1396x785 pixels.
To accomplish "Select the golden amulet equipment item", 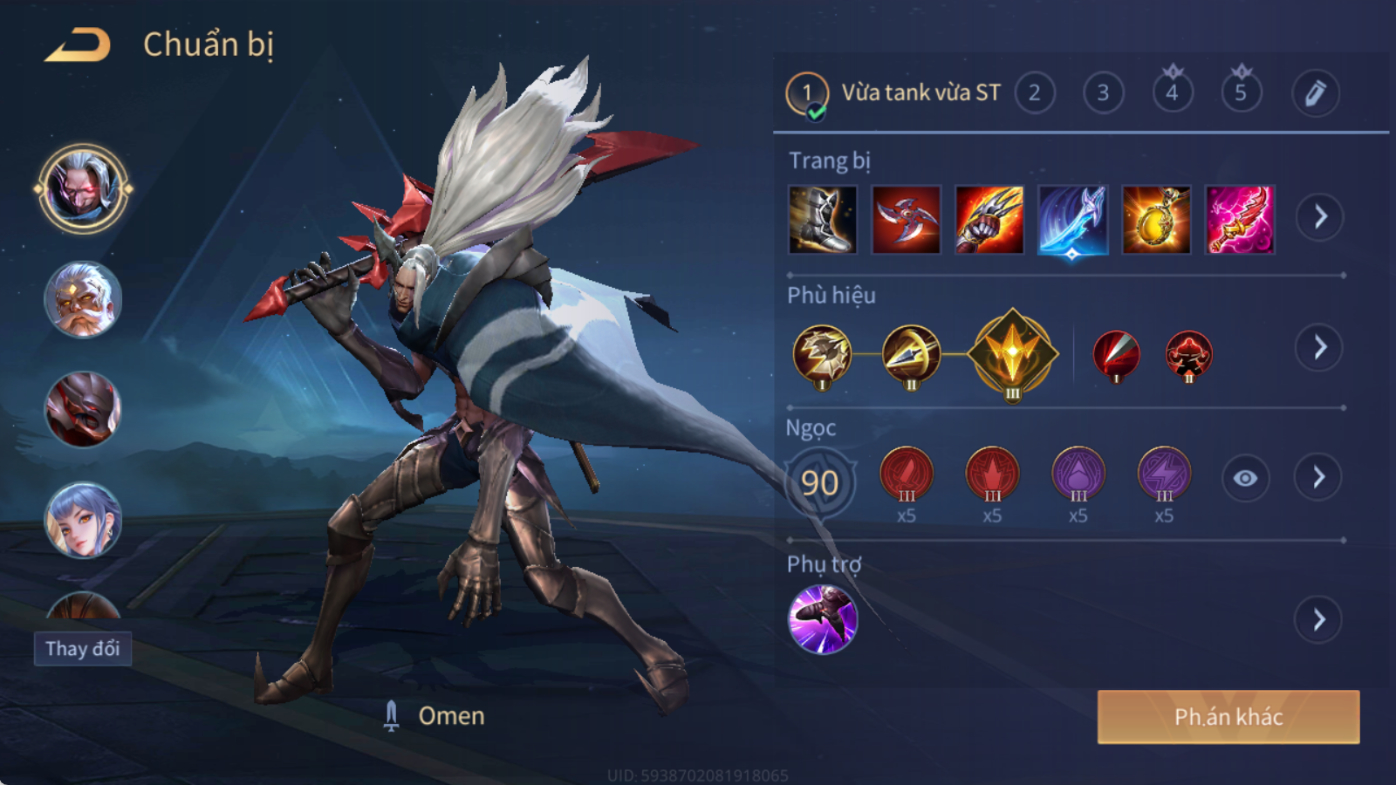I will (1156, 219).
